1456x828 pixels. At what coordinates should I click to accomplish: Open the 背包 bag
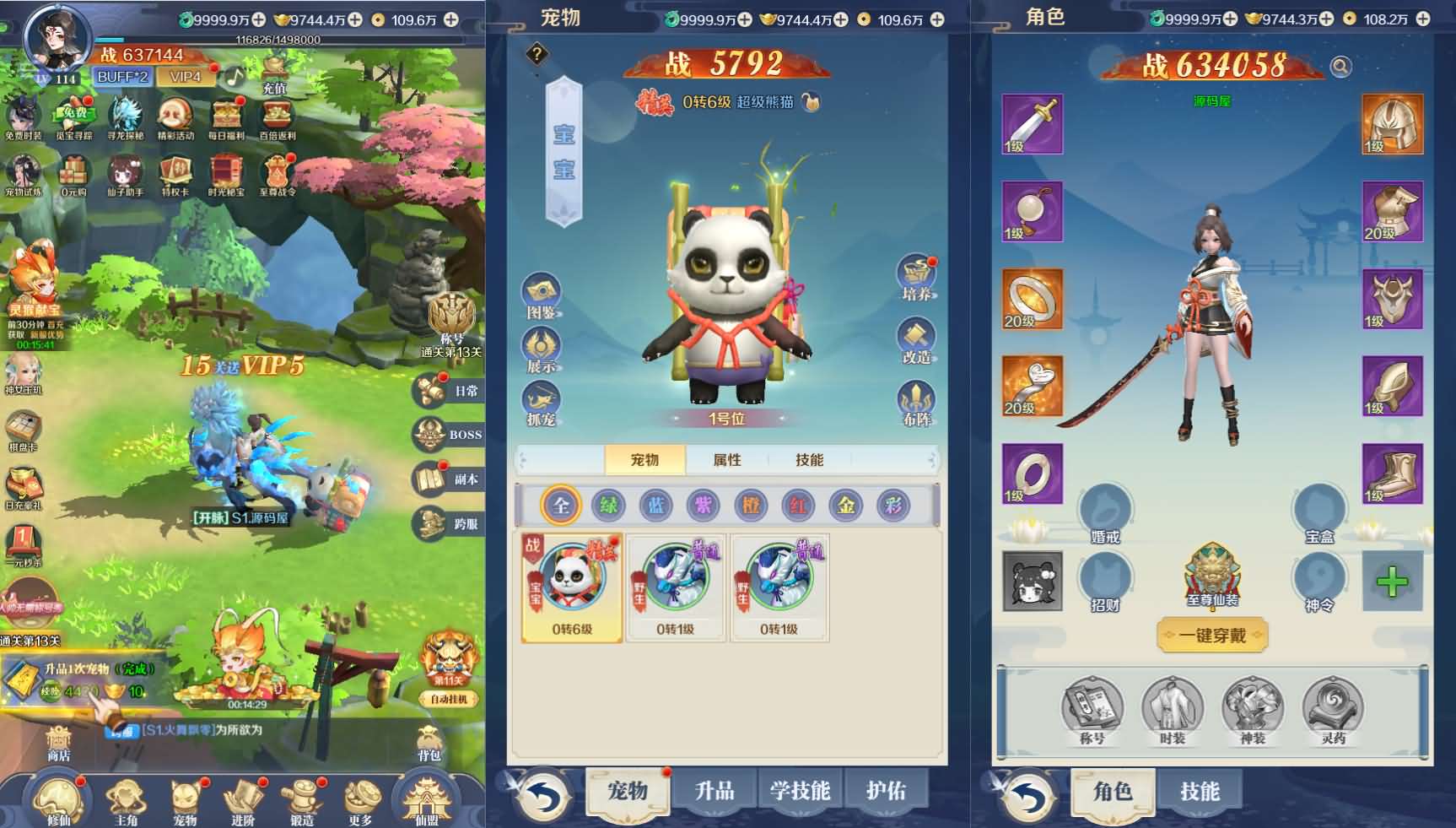pyautogui.click(x=429, y=744)
